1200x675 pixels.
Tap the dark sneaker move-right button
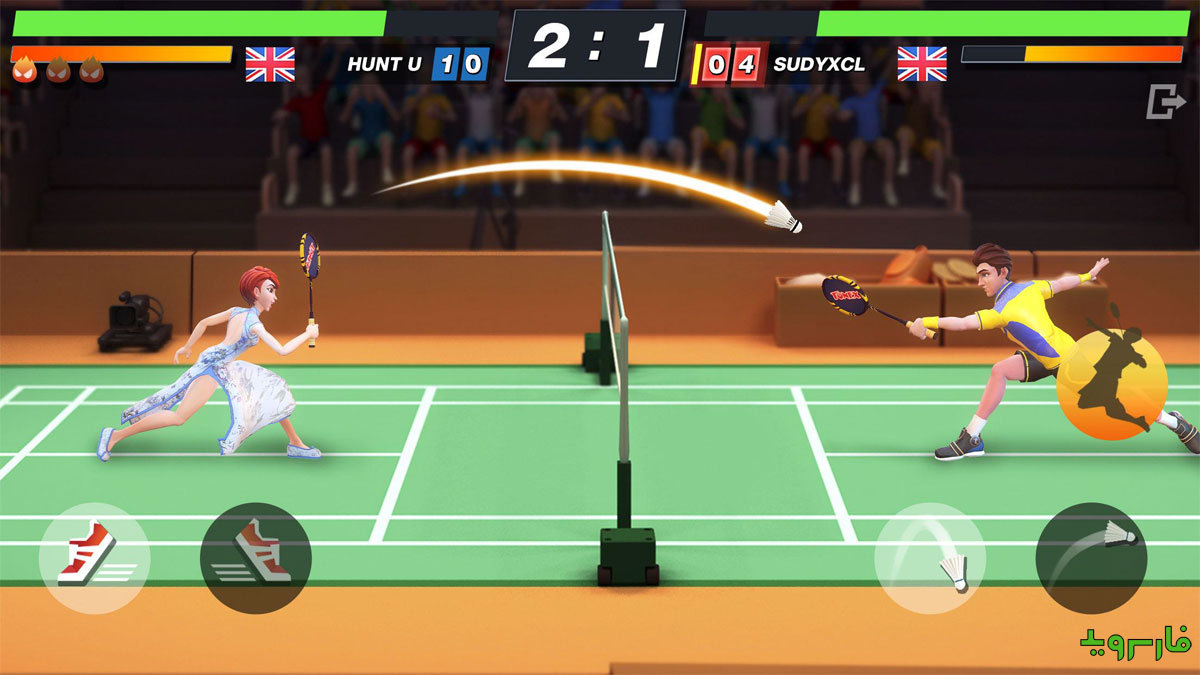tap(256, 557)
